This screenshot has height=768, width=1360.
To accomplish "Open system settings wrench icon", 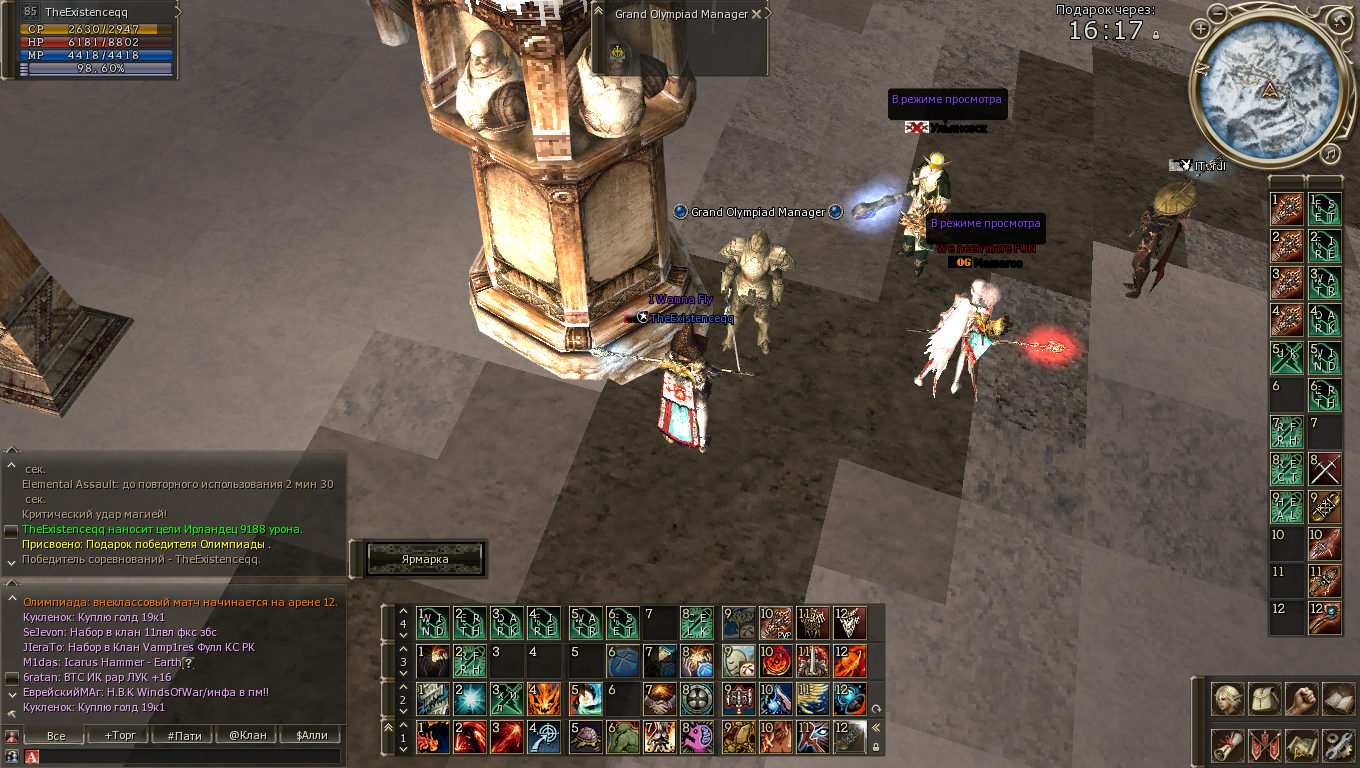I will (1337, 744).
